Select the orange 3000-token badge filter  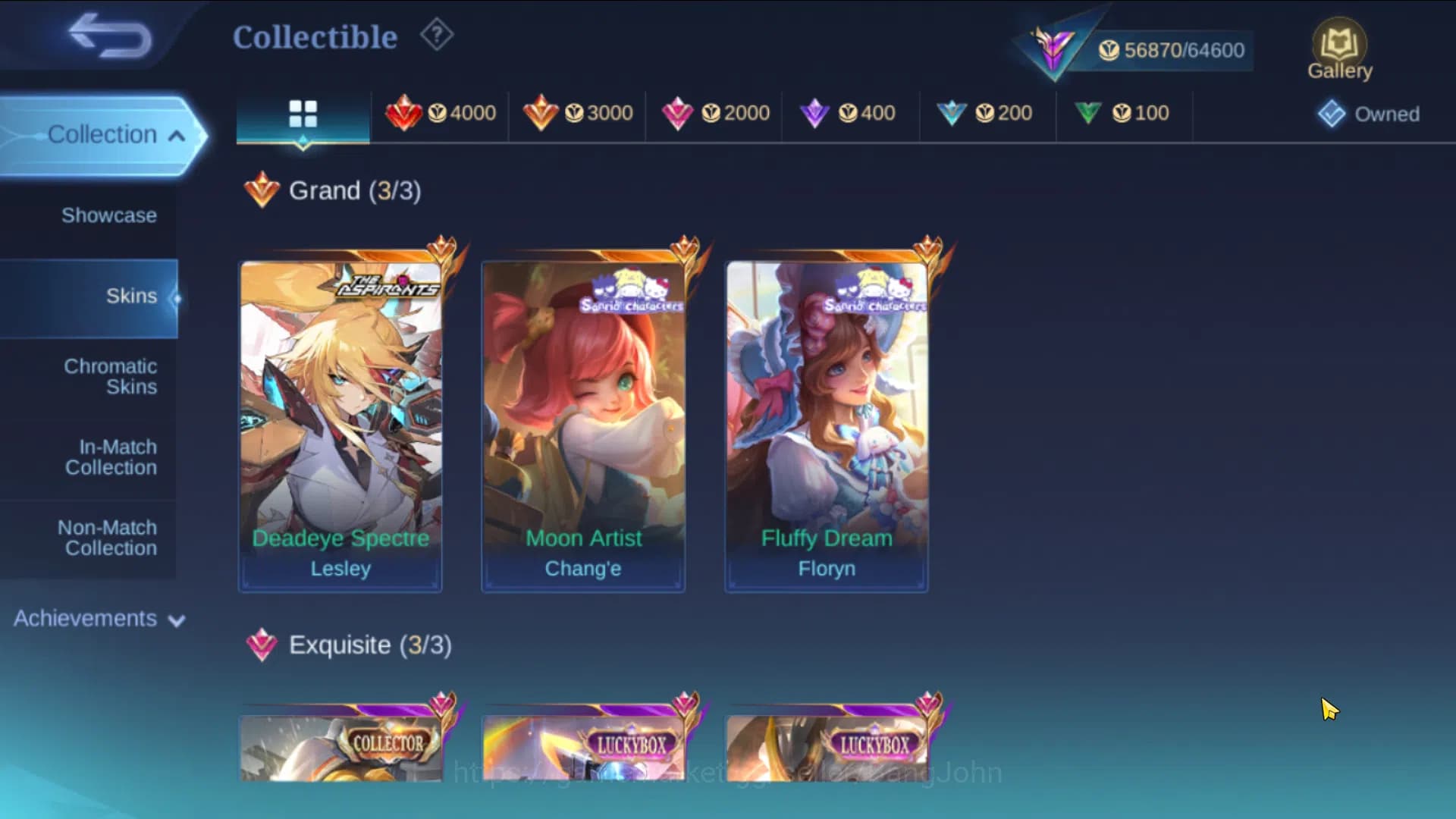[x=576, y=114]
